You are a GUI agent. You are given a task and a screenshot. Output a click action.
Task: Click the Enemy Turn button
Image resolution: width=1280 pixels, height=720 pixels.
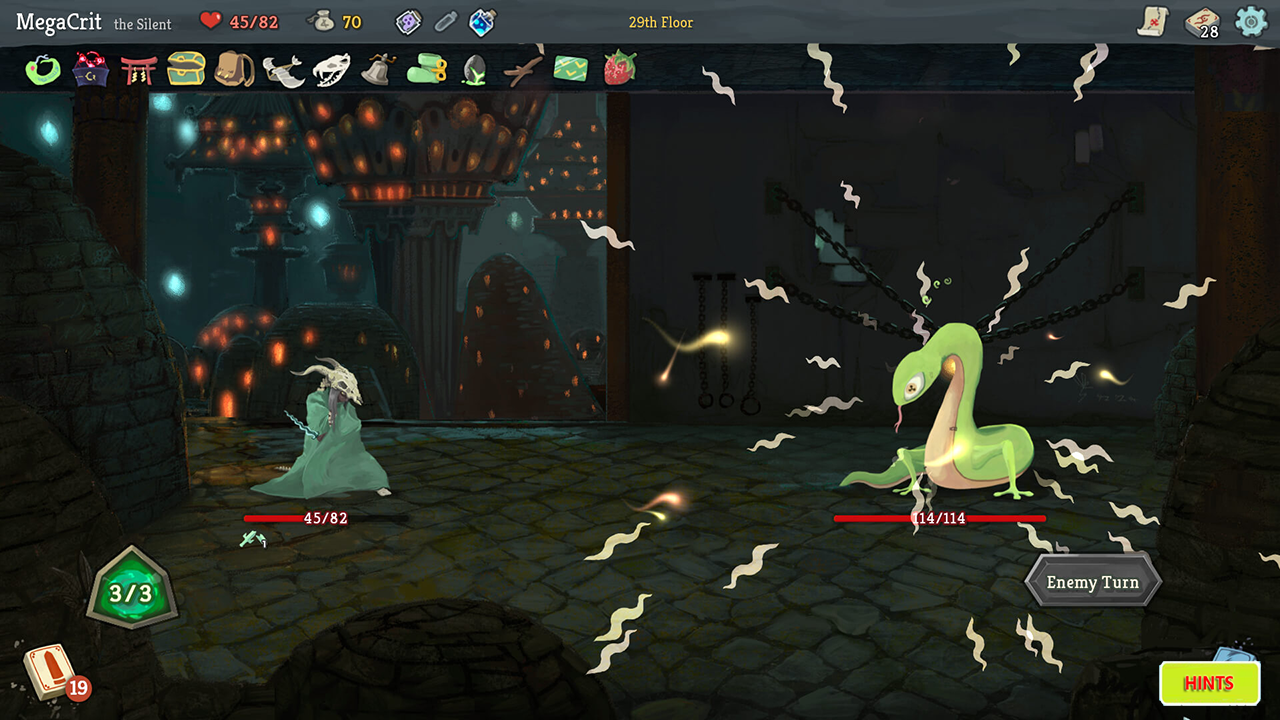pos(1092,582)
